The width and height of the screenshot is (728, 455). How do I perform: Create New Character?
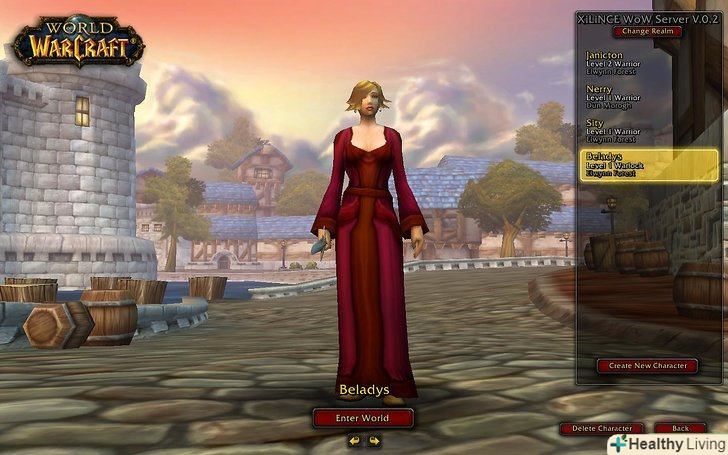click(648, 366)
